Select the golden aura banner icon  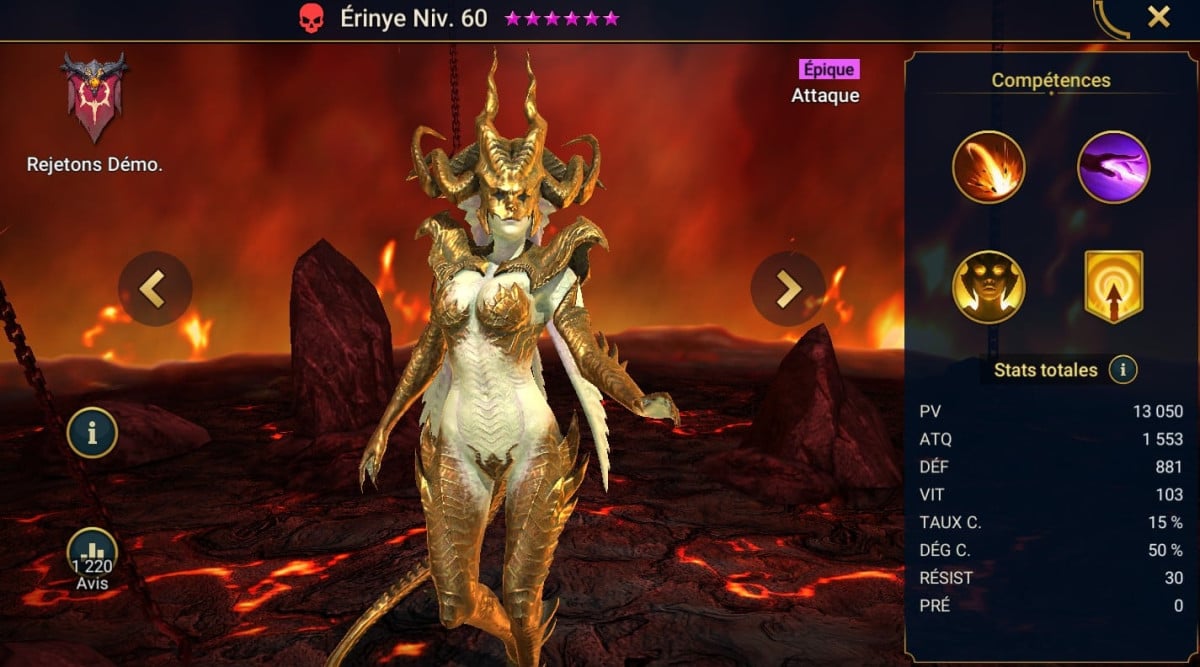(1113, 287)
